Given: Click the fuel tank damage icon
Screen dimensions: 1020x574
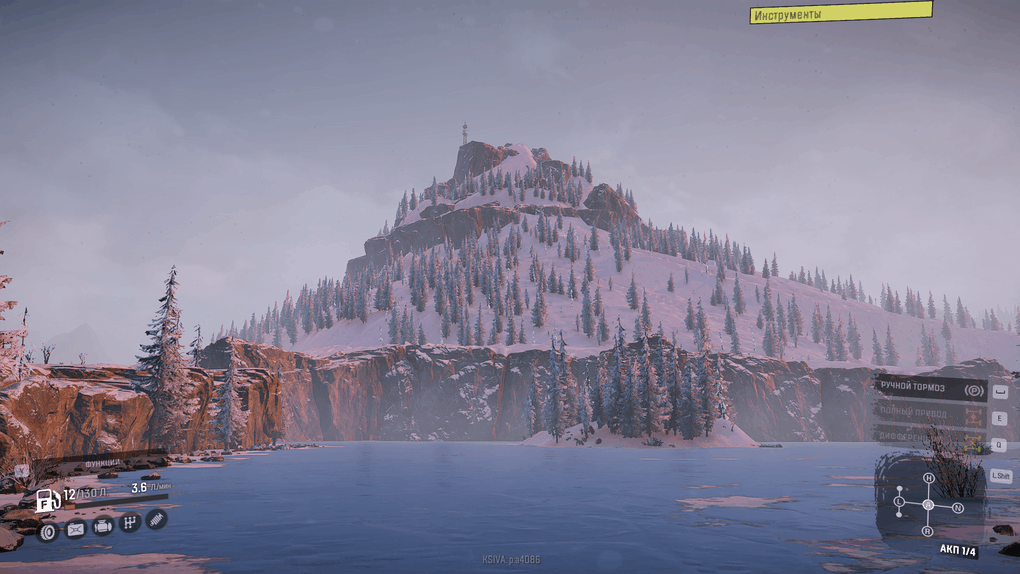Looking at the screenshot, I should [x=75, y=529].
